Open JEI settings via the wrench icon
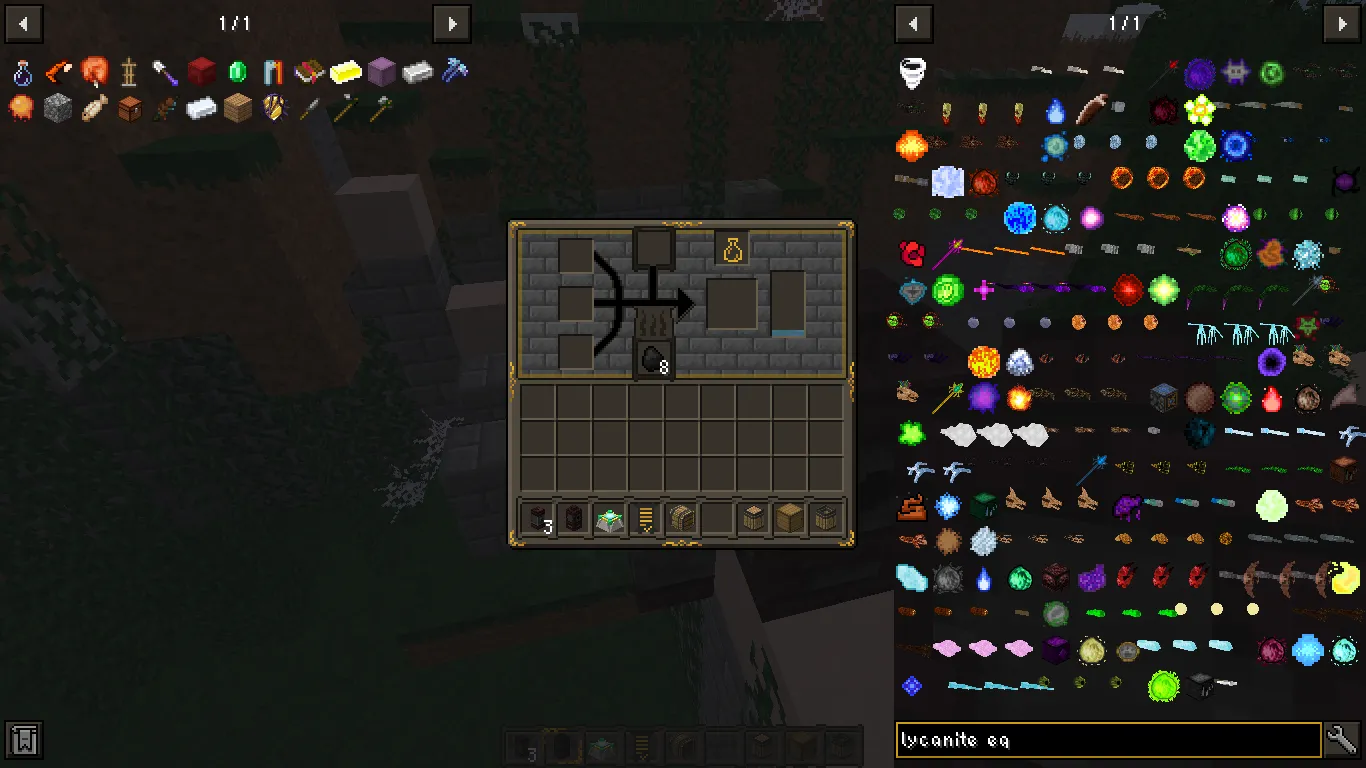 coord(1343,739)
